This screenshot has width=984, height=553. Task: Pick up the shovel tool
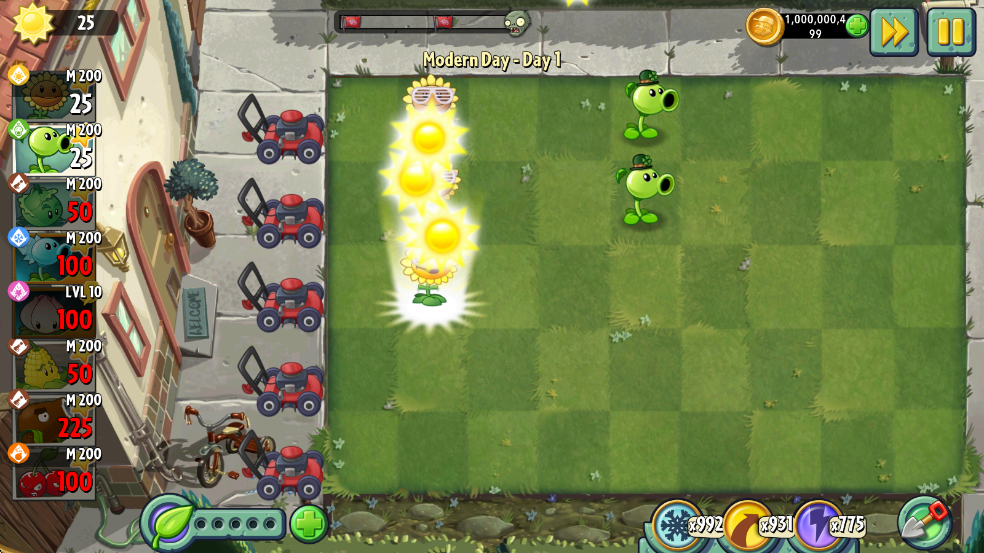point(924,521)
